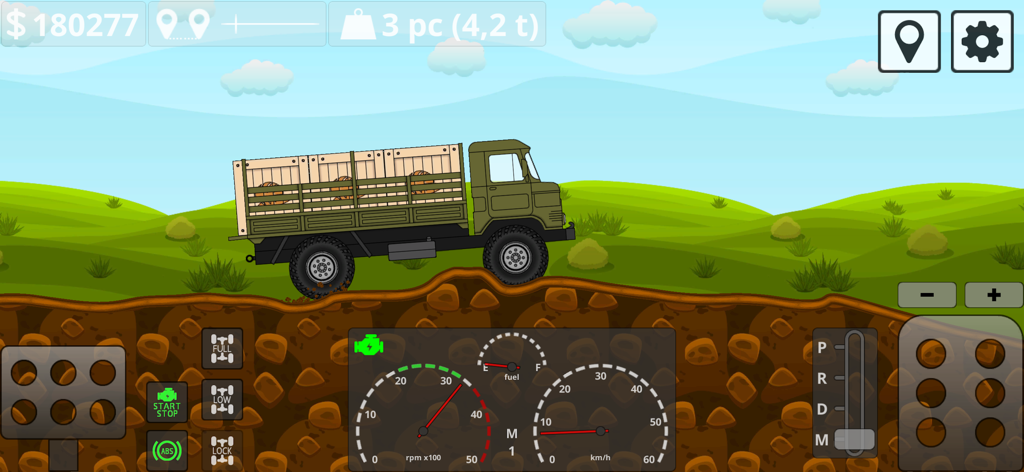Image resolution: width=1024 pixels, height=472 pixels.
Task: Open the map location pin button
Action: (909, 42)
